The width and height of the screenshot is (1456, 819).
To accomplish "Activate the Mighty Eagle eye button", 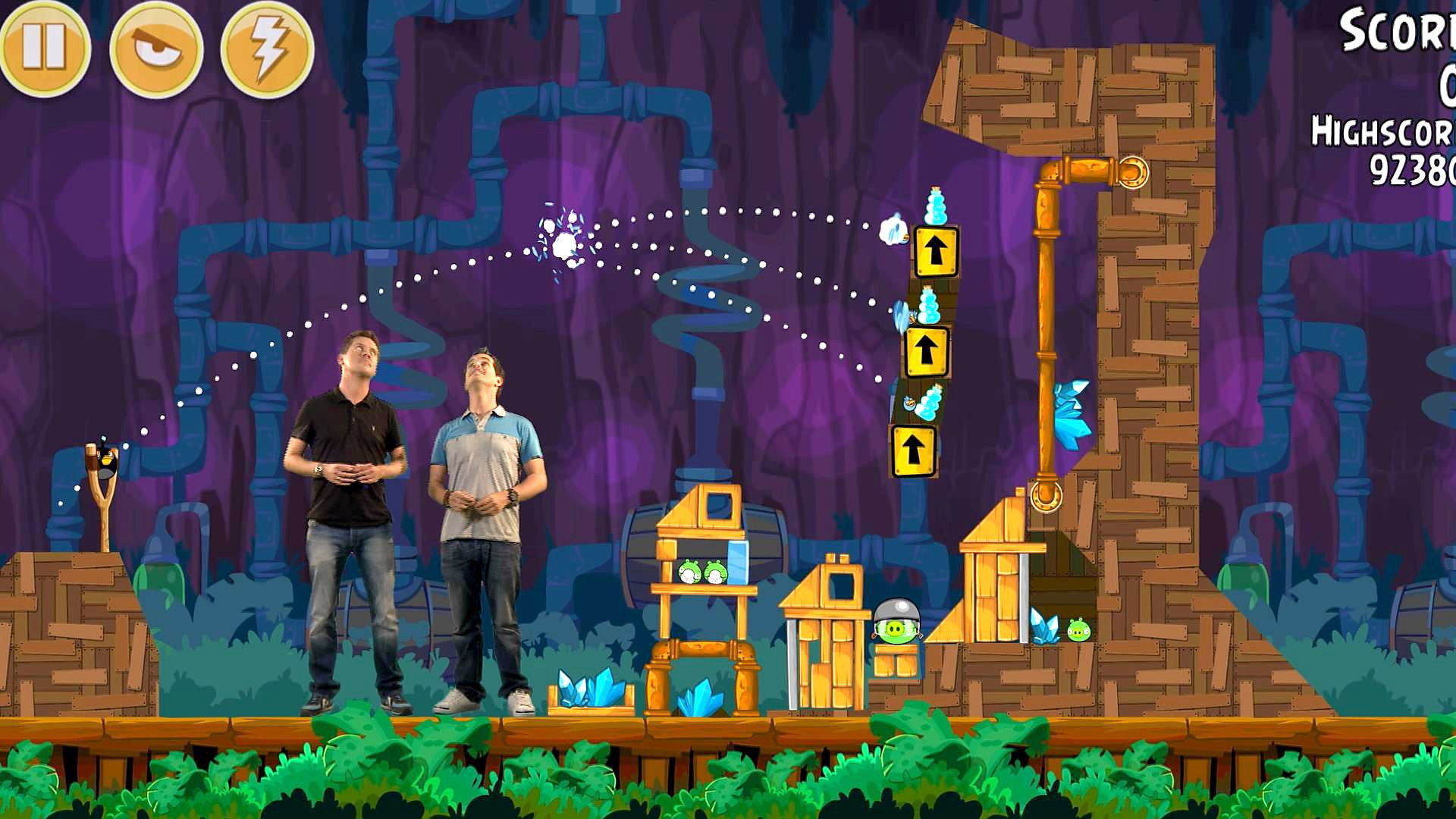I will coord(156,49).
